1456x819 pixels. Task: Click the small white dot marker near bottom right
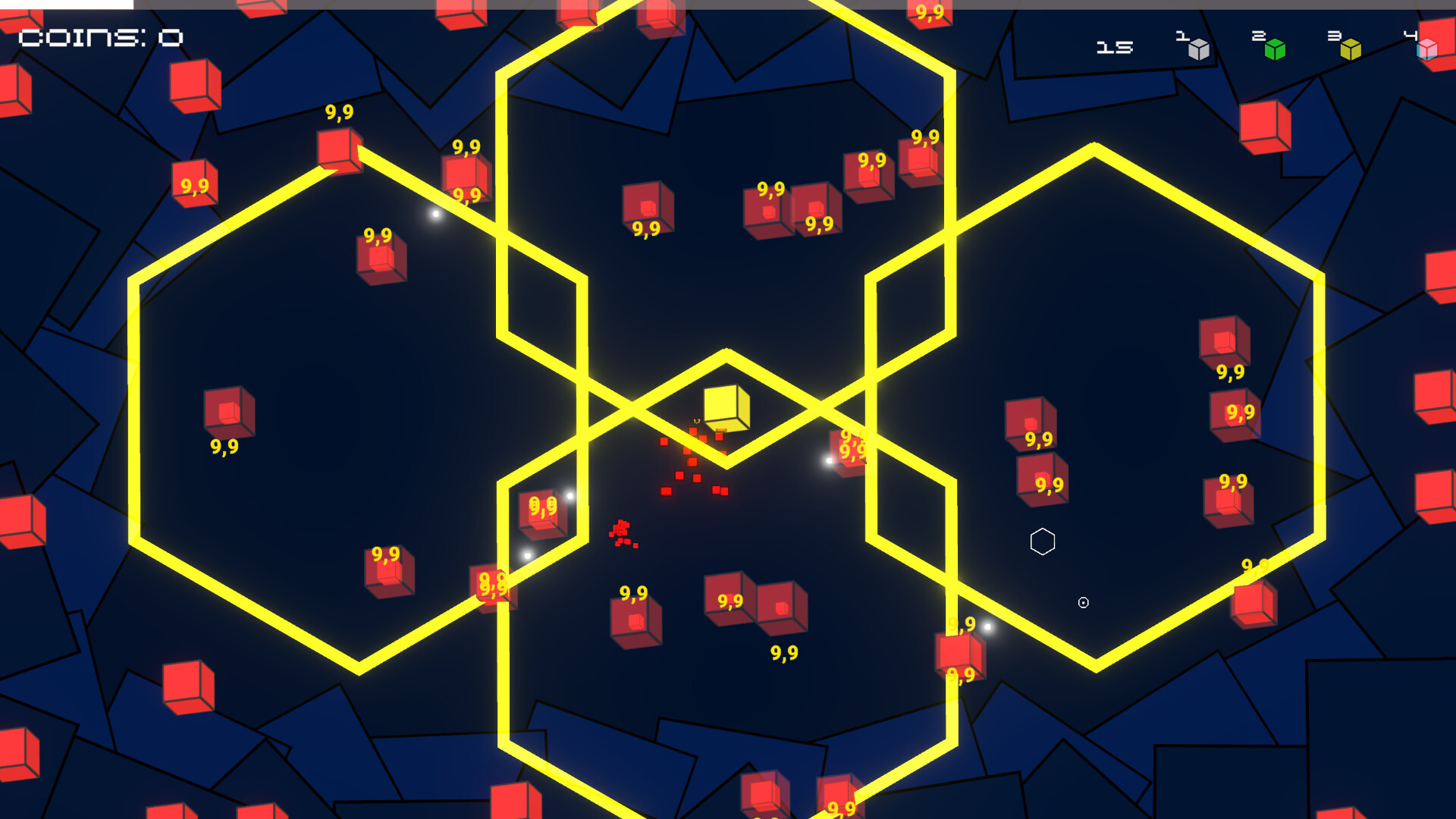point(1083,603)
